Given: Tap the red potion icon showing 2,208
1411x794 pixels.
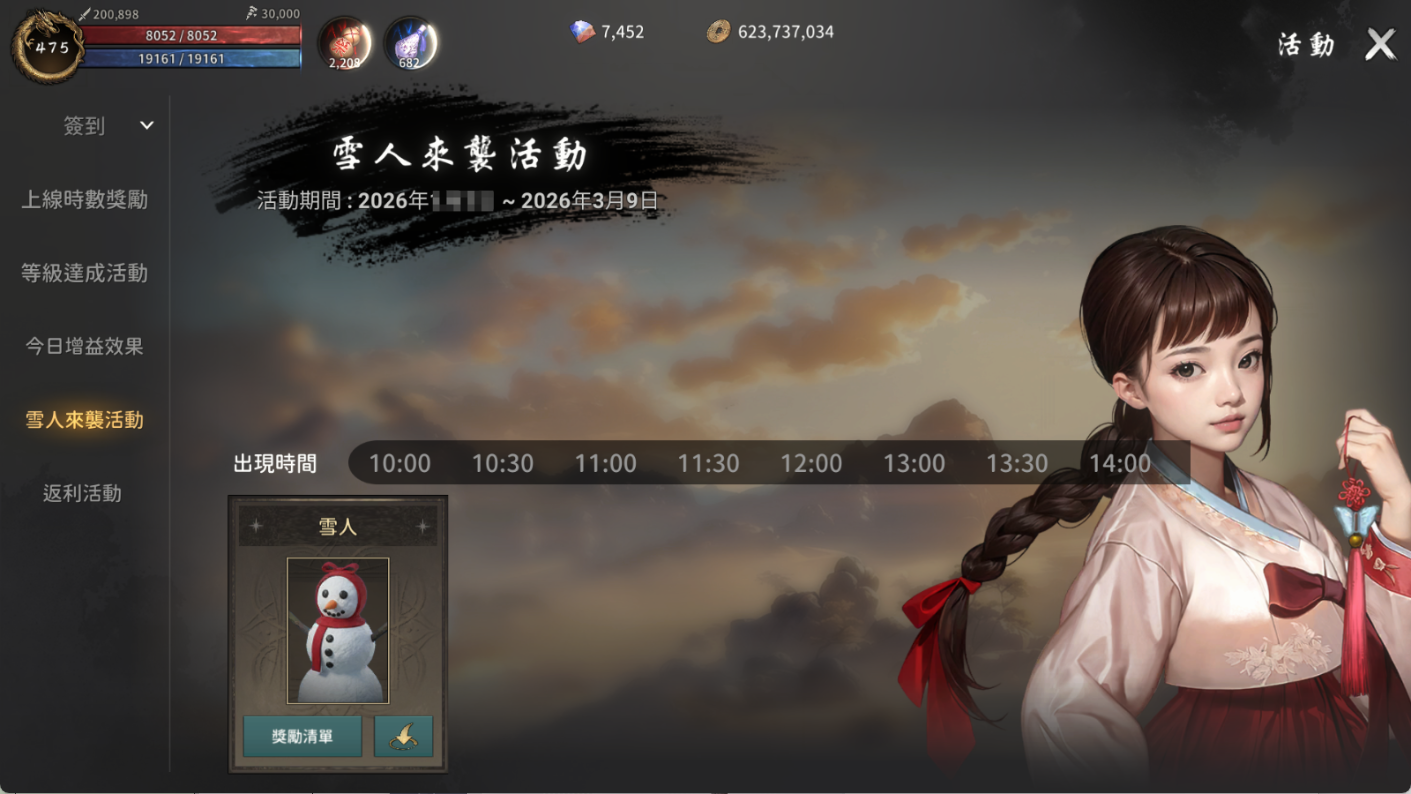Looking at the screenshot, I should click(345, 44).
